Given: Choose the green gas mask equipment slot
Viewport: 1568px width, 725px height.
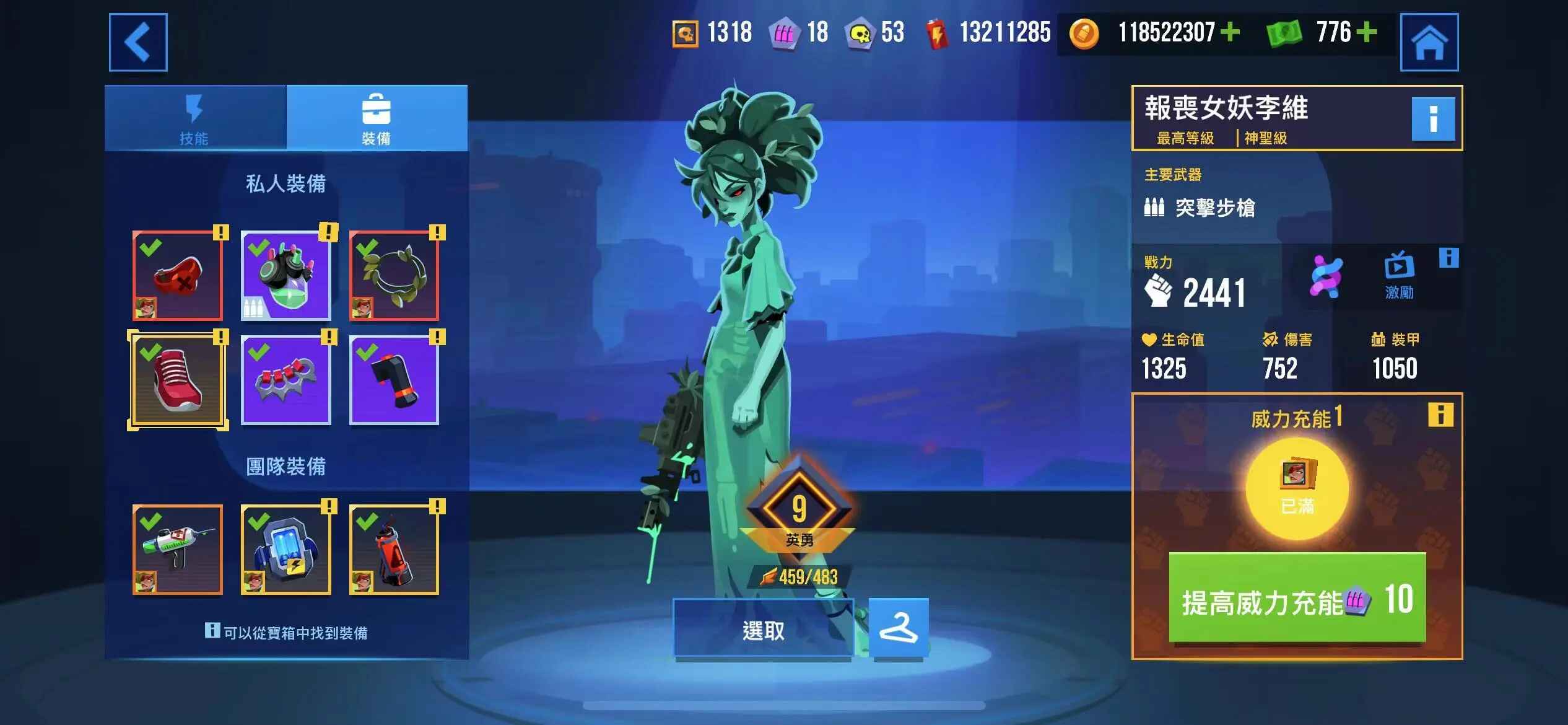Looking at the screenshot, I should [x=285, y=276].
